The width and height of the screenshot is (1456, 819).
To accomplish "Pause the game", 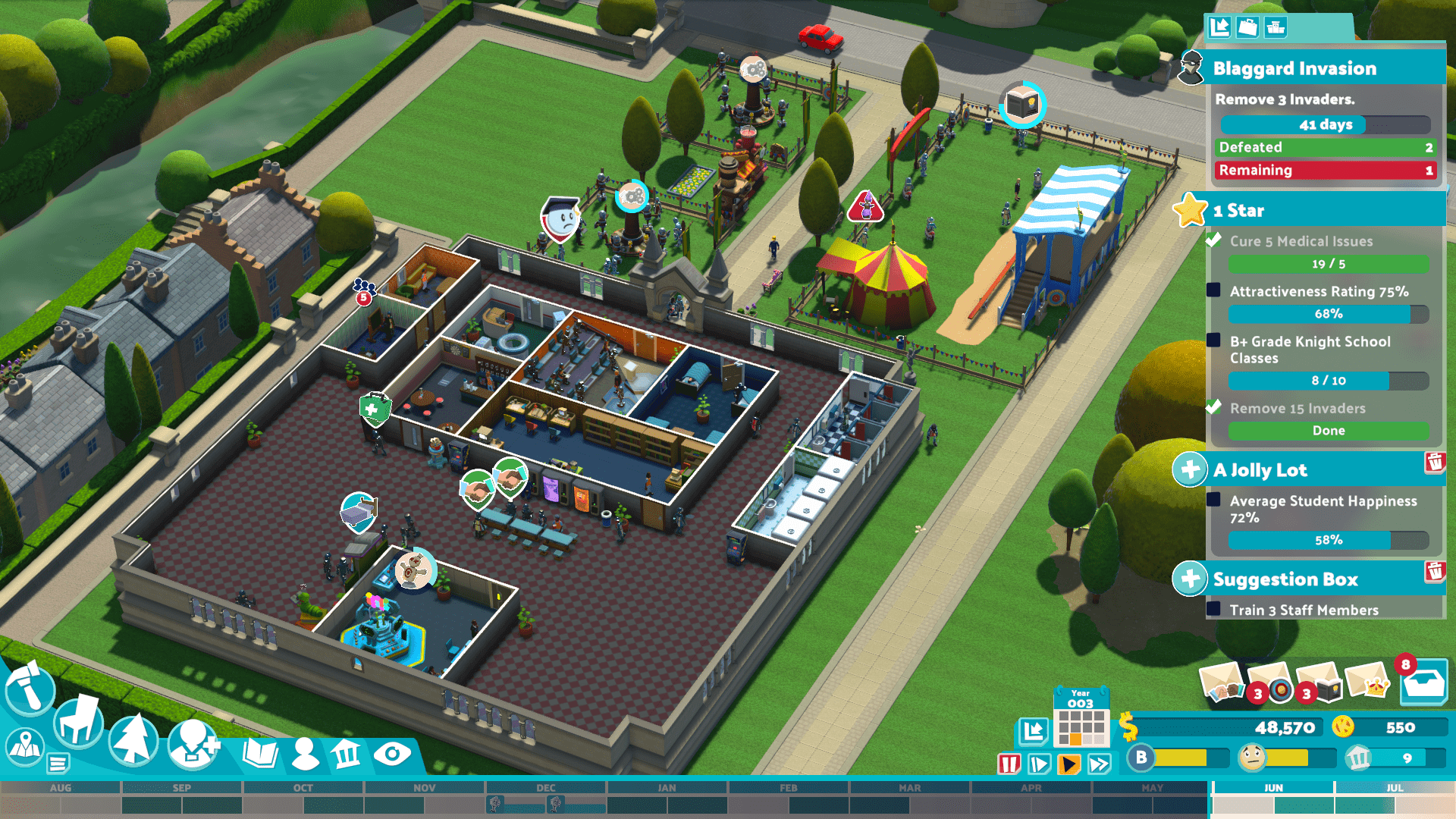I will point(1009,764).
